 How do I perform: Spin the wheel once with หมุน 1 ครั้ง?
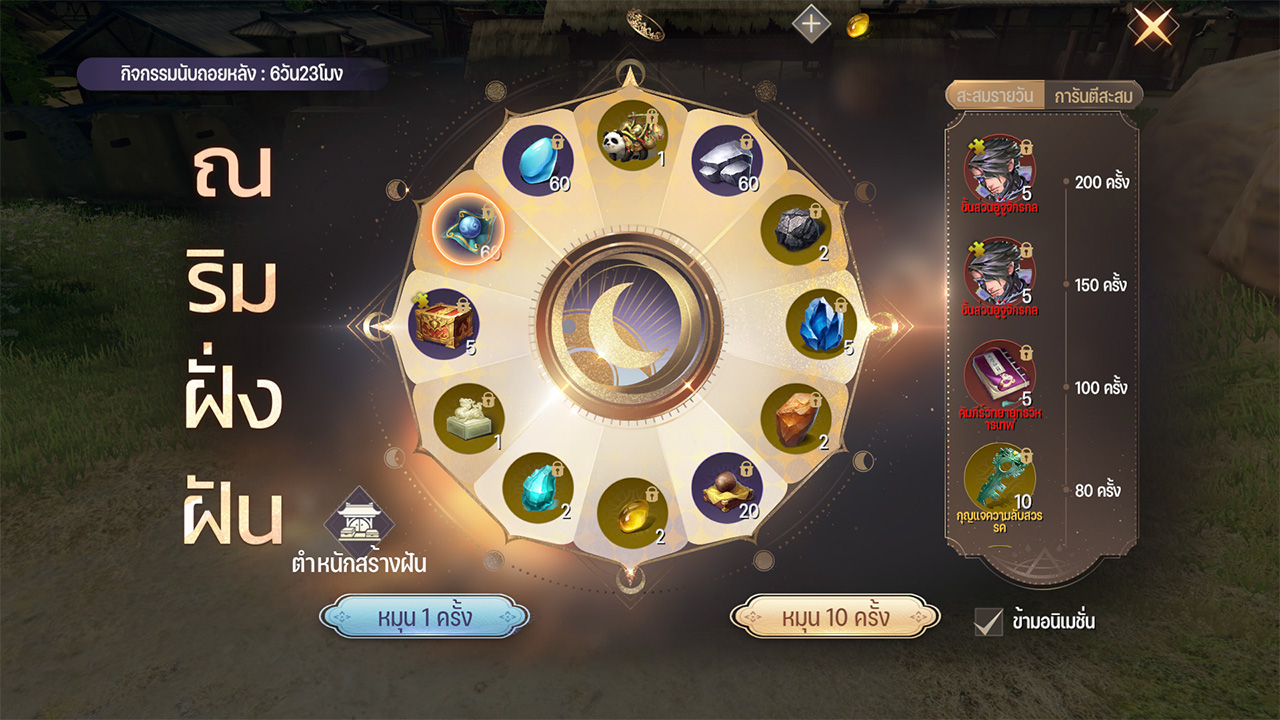(424, 617)
